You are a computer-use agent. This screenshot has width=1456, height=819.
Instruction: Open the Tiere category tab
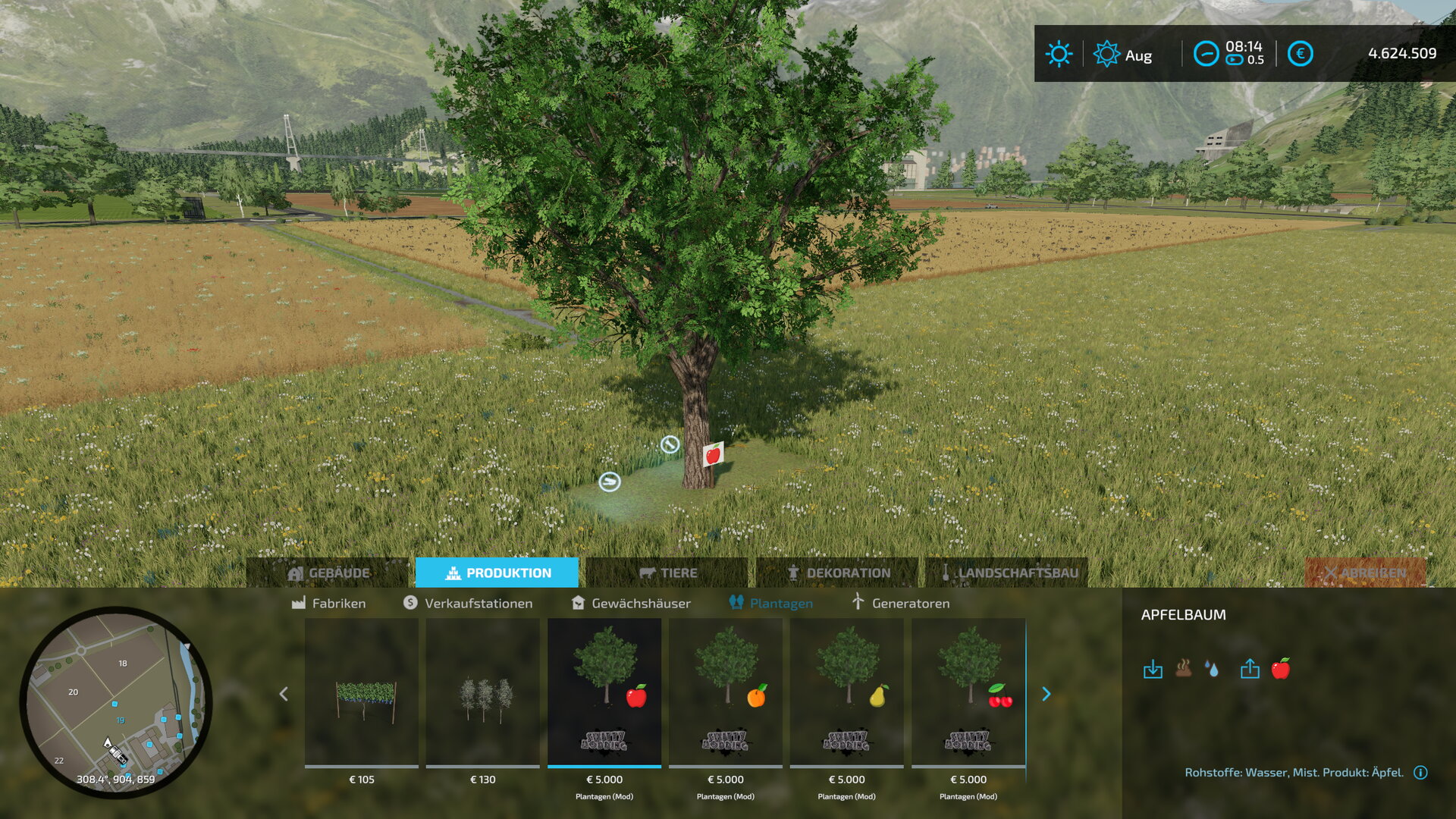coord(667,573)
